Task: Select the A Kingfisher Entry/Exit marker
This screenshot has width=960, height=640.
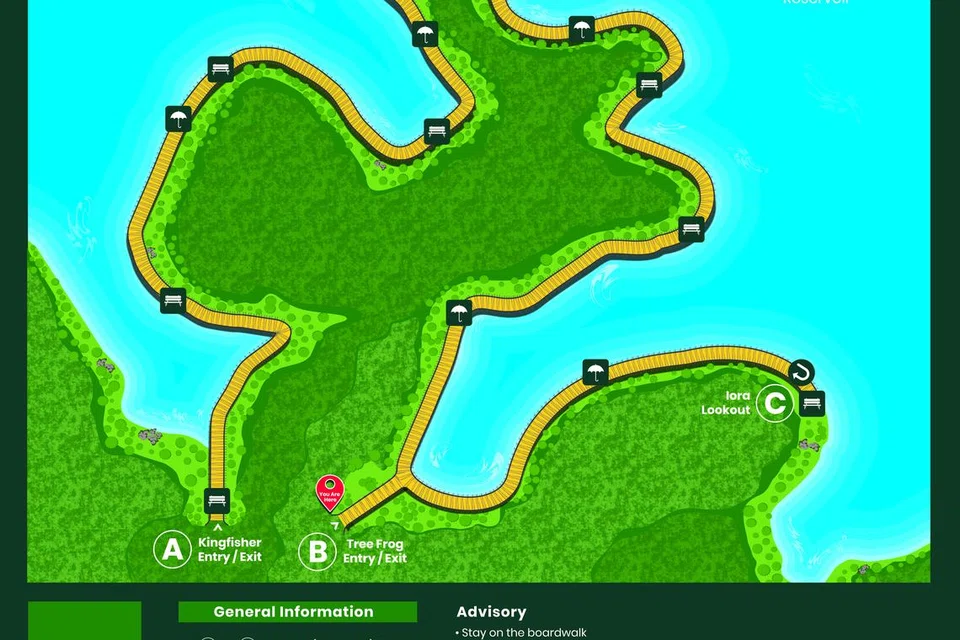Action: click(173, 549)
